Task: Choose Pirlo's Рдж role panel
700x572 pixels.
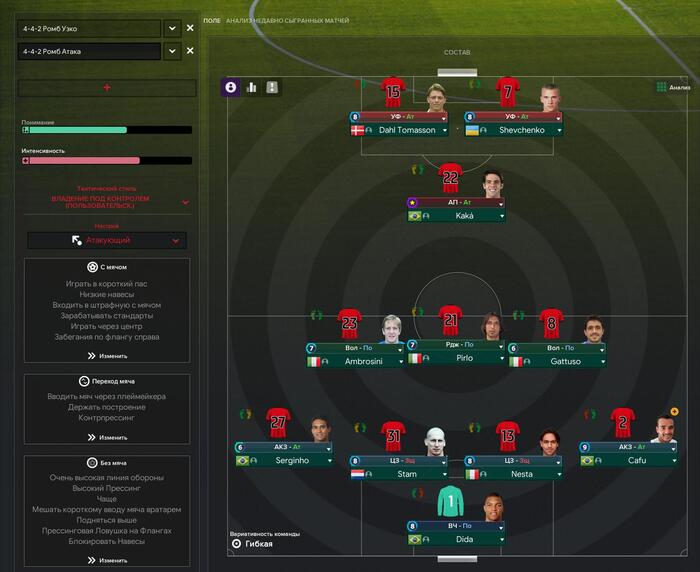Action: [x=455, y=351]
